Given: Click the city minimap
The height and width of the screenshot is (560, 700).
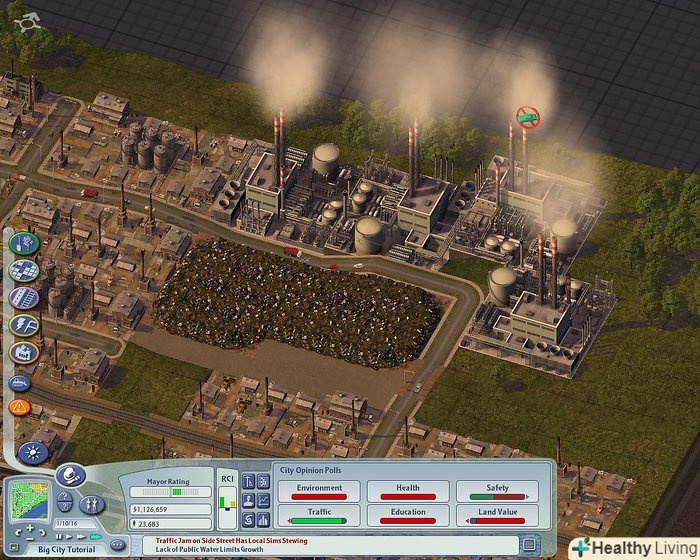Looking at the screenshot, I should coord(28,498).
